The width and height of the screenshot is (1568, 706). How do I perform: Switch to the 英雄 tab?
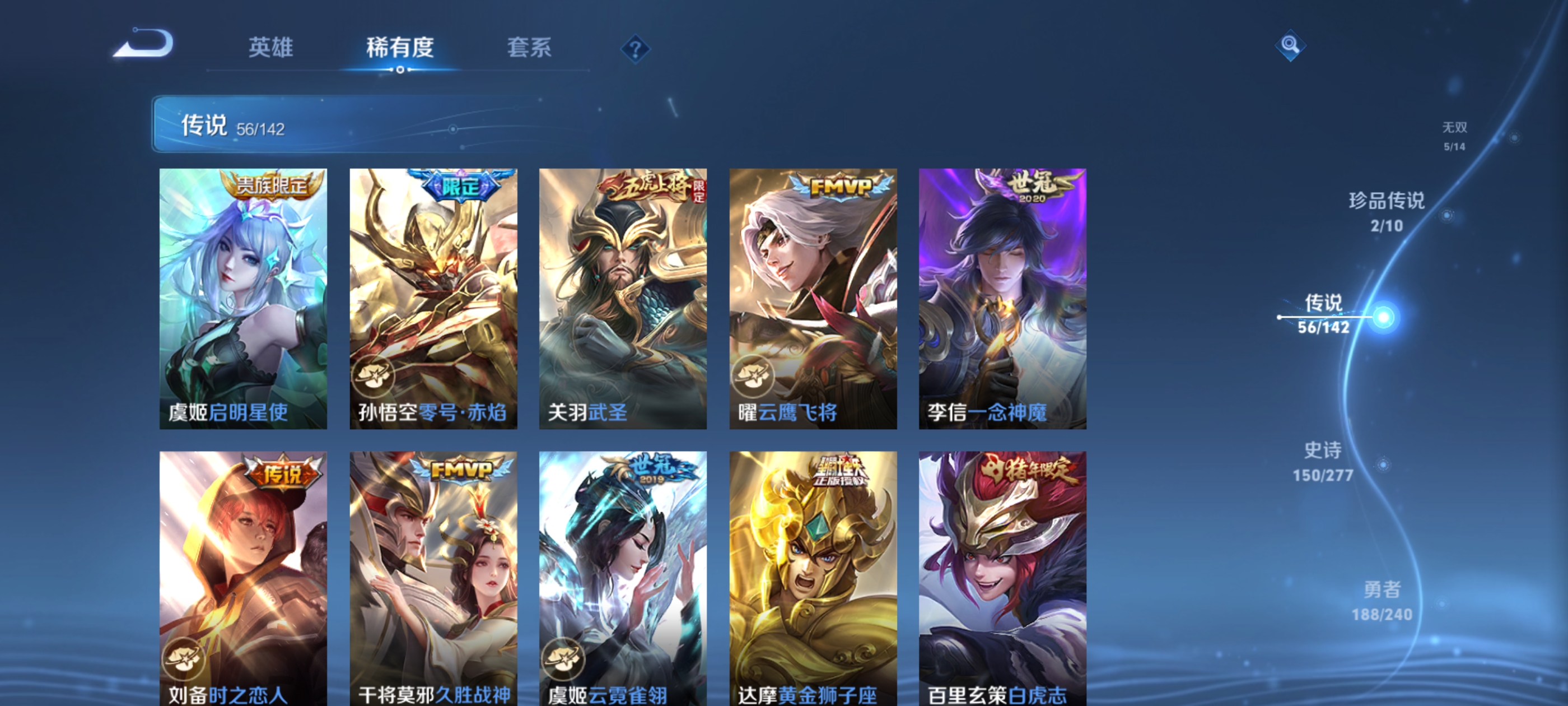(270, 49)
